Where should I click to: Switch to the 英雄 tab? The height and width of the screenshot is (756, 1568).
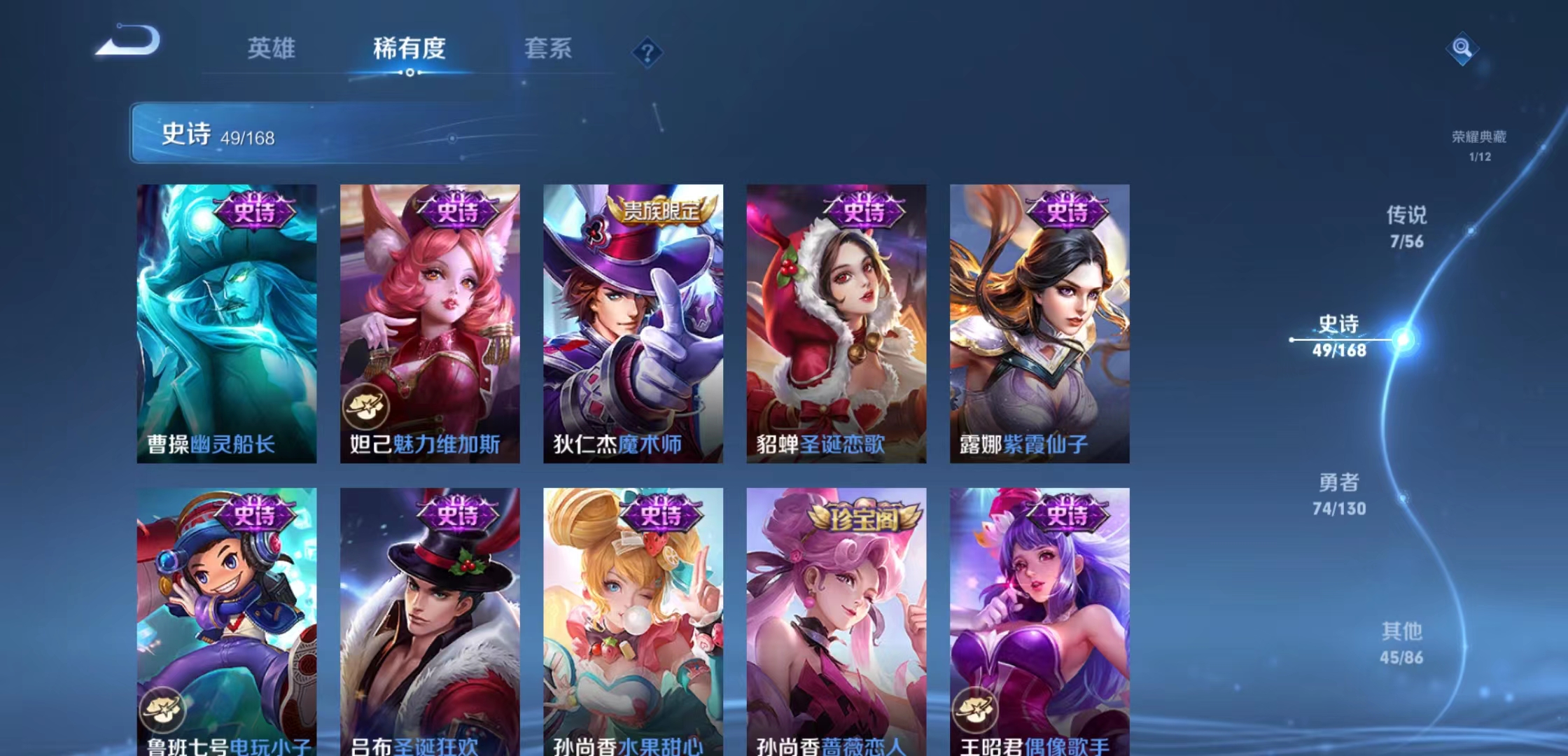[272, 49]
